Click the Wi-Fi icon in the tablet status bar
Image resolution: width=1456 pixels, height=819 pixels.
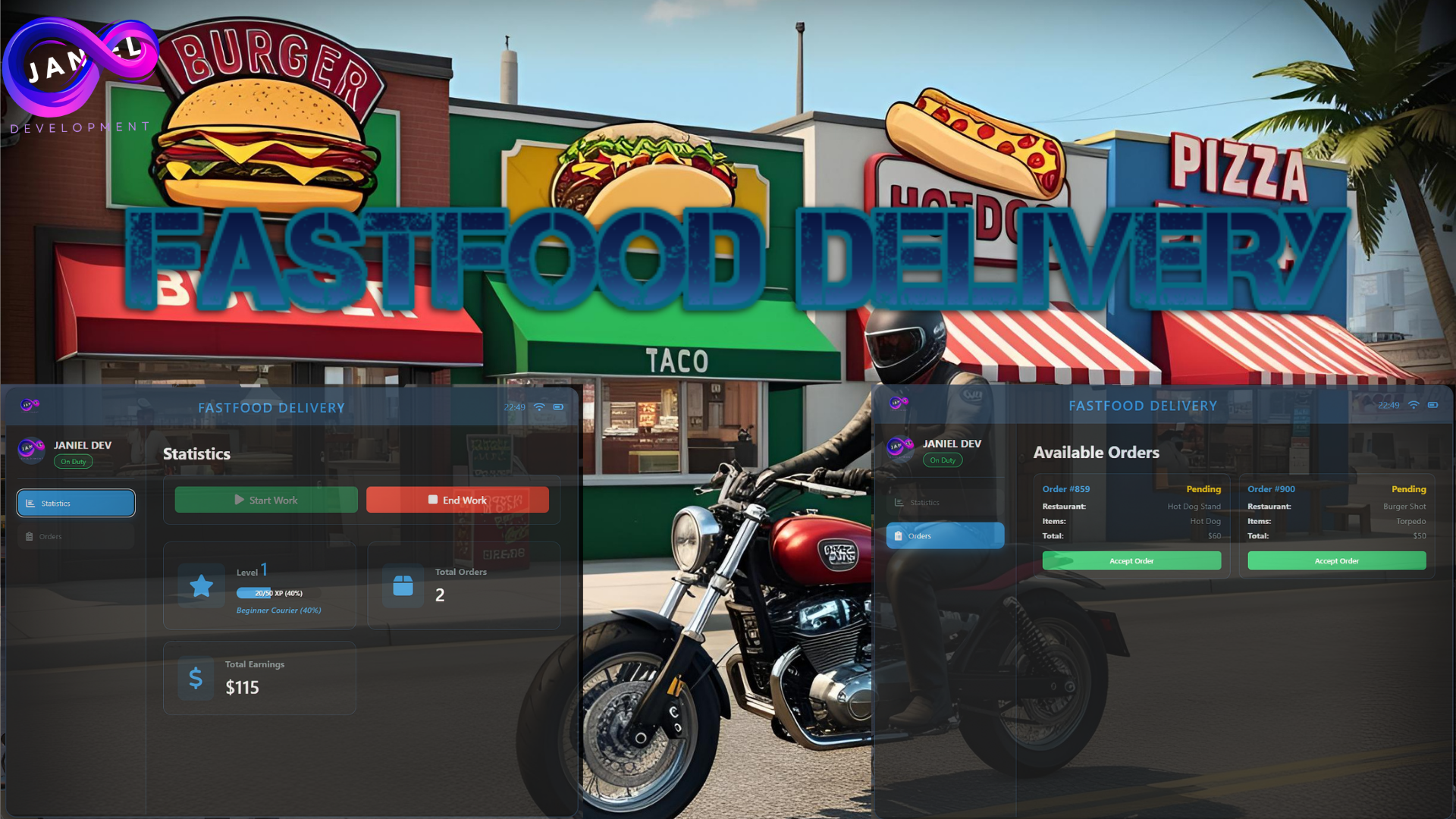click(539, 406)
